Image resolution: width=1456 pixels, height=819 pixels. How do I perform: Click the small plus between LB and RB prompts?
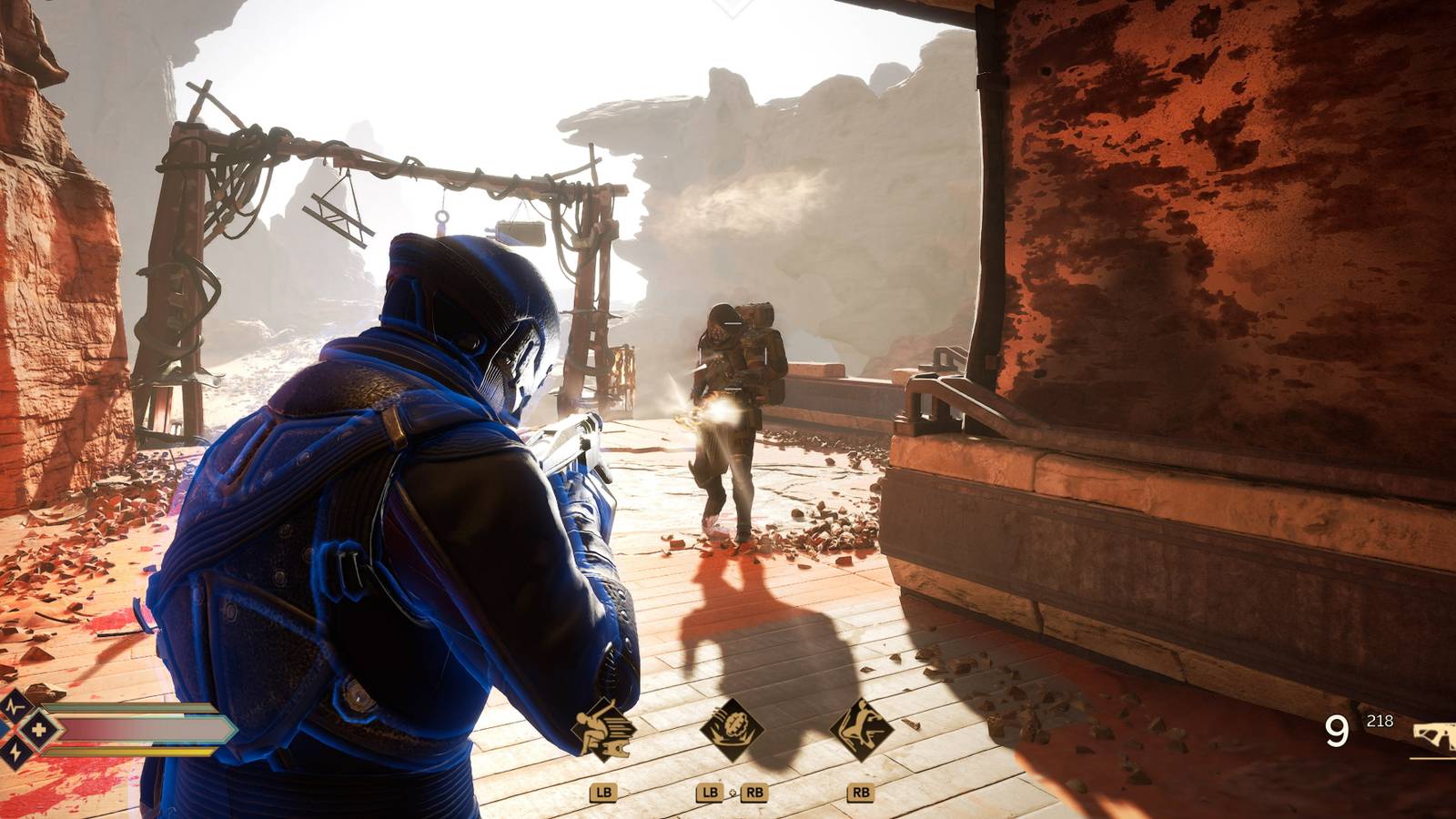pos(733,793)
